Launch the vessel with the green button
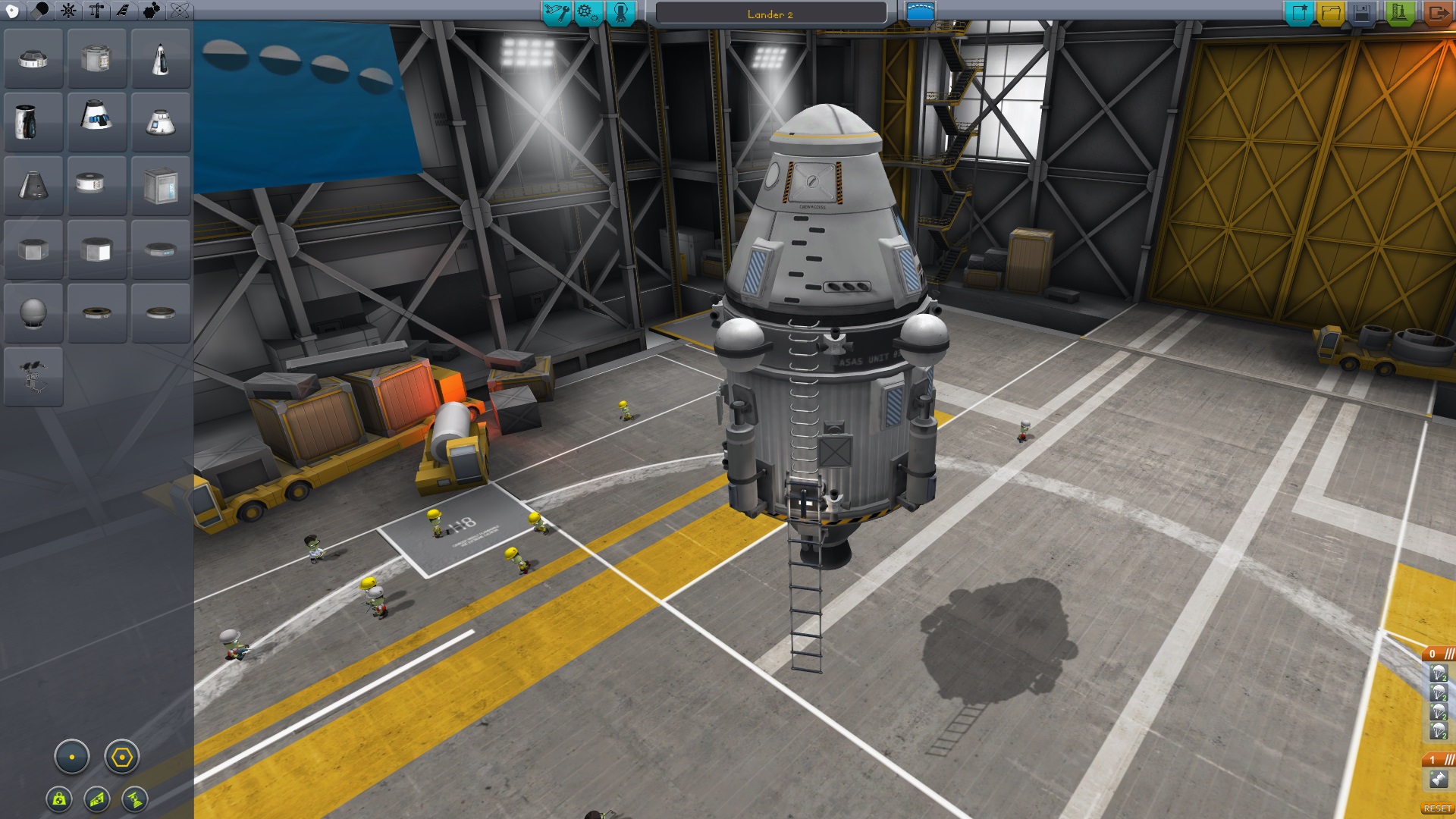The image size is (1456, 819). (1399, 13)
